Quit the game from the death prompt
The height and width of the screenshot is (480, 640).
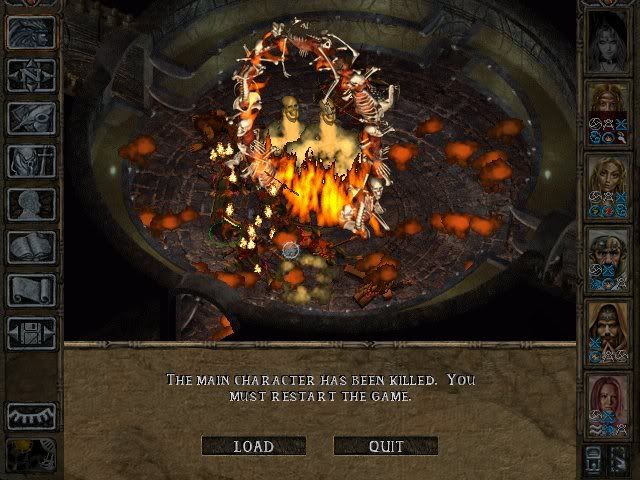(385, 446)
